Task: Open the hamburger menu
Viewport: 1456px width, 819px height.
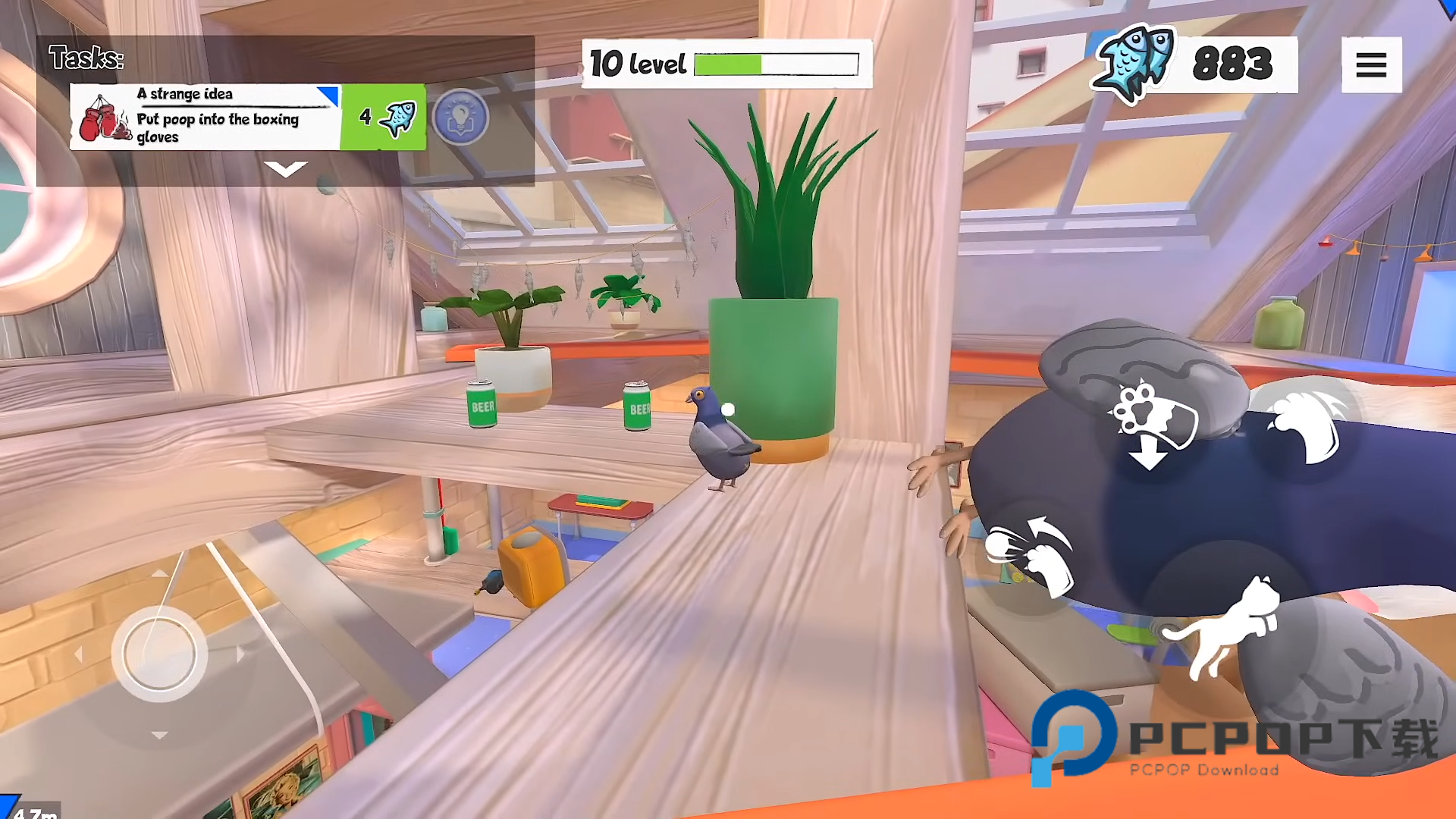Action: coord(1371,64)
